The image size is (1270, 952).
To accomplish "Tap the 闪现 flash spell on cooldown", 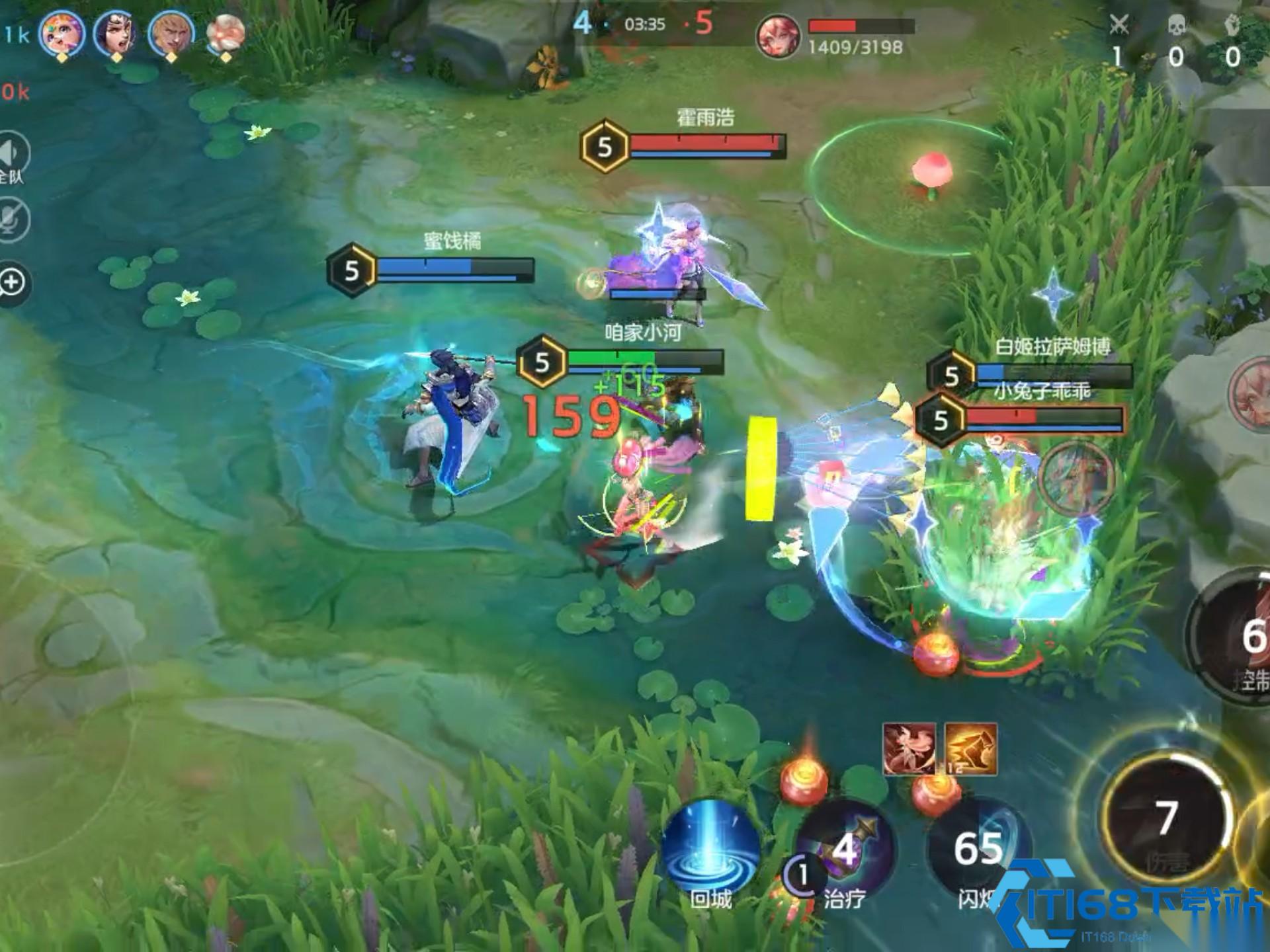I will point(978,850).
